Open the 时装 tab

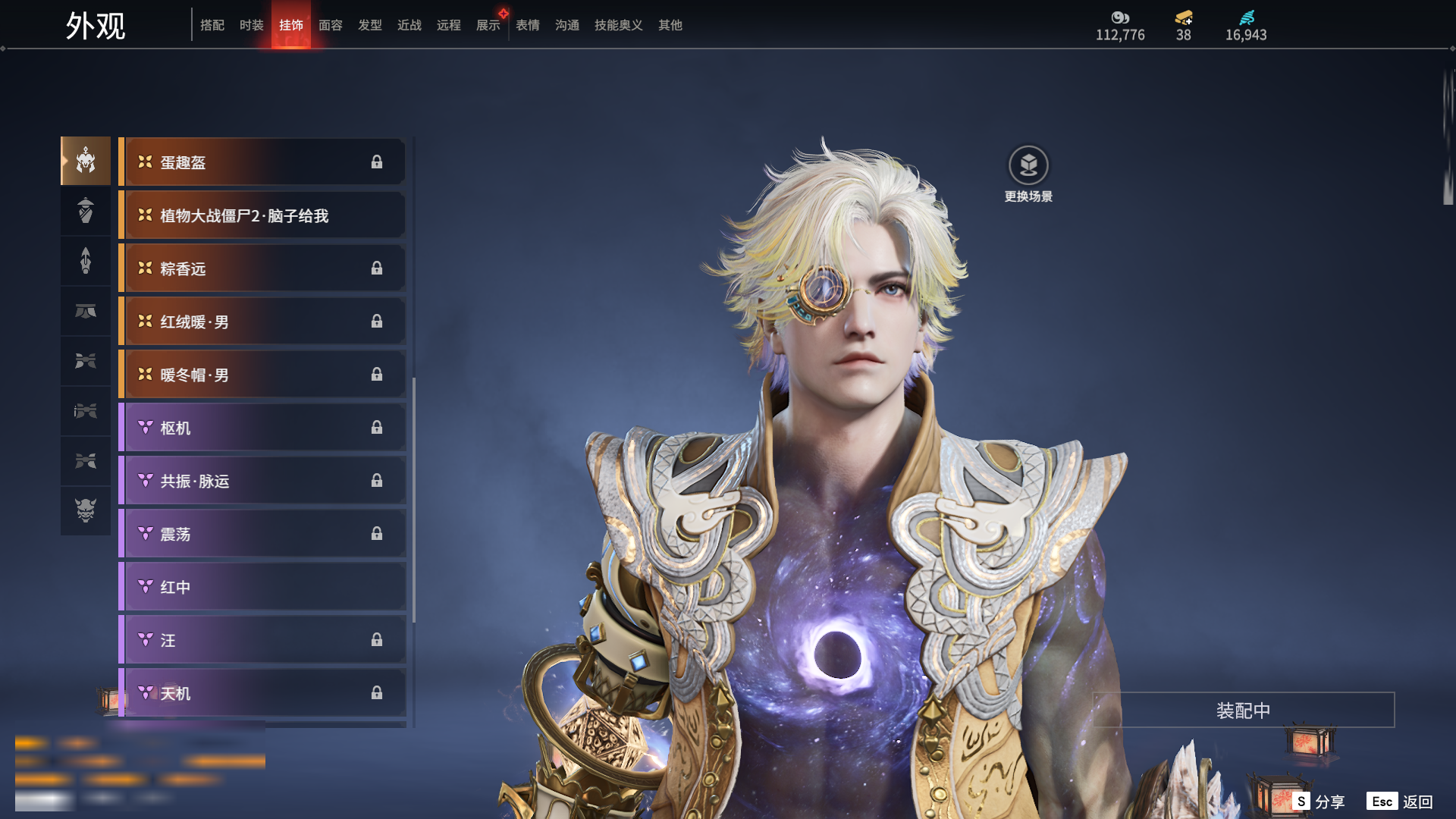[252, 25]
